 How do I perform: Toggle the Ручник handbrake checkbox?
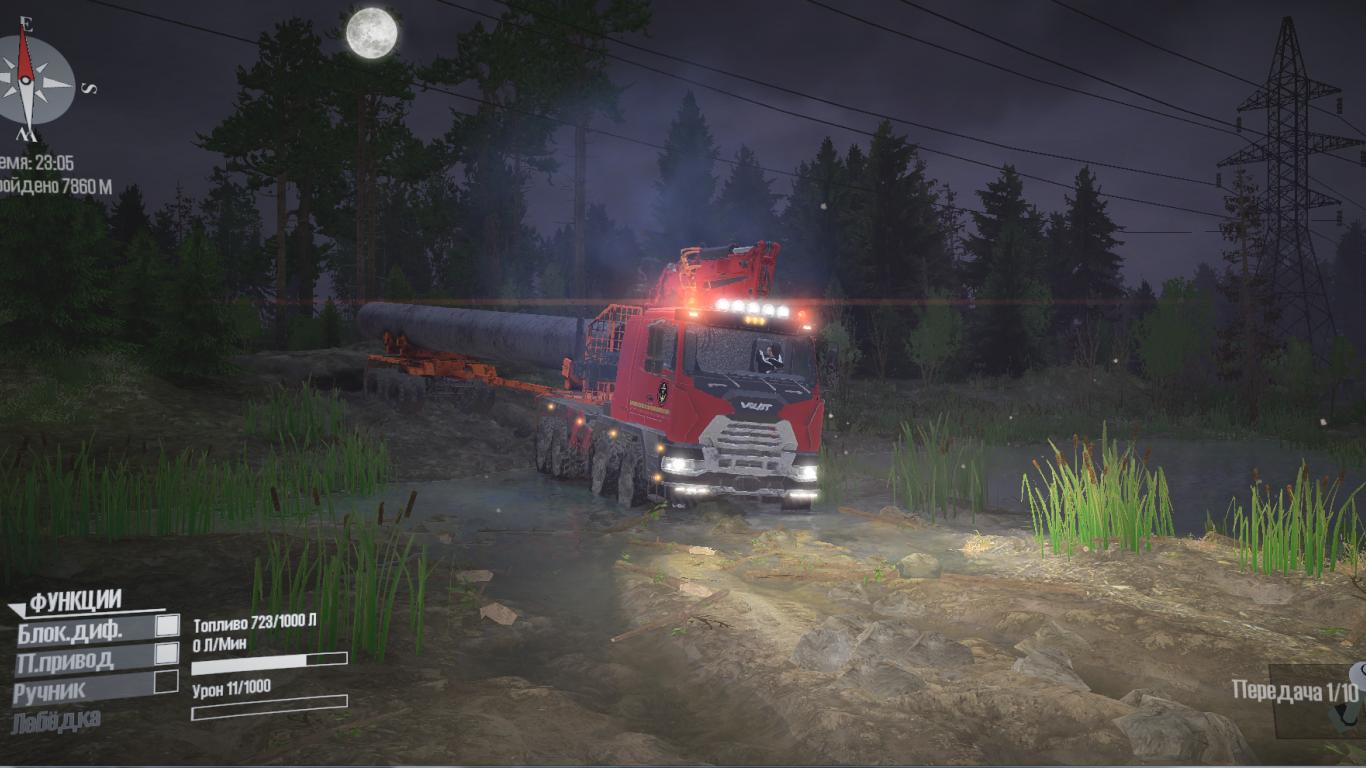point(166,682)
